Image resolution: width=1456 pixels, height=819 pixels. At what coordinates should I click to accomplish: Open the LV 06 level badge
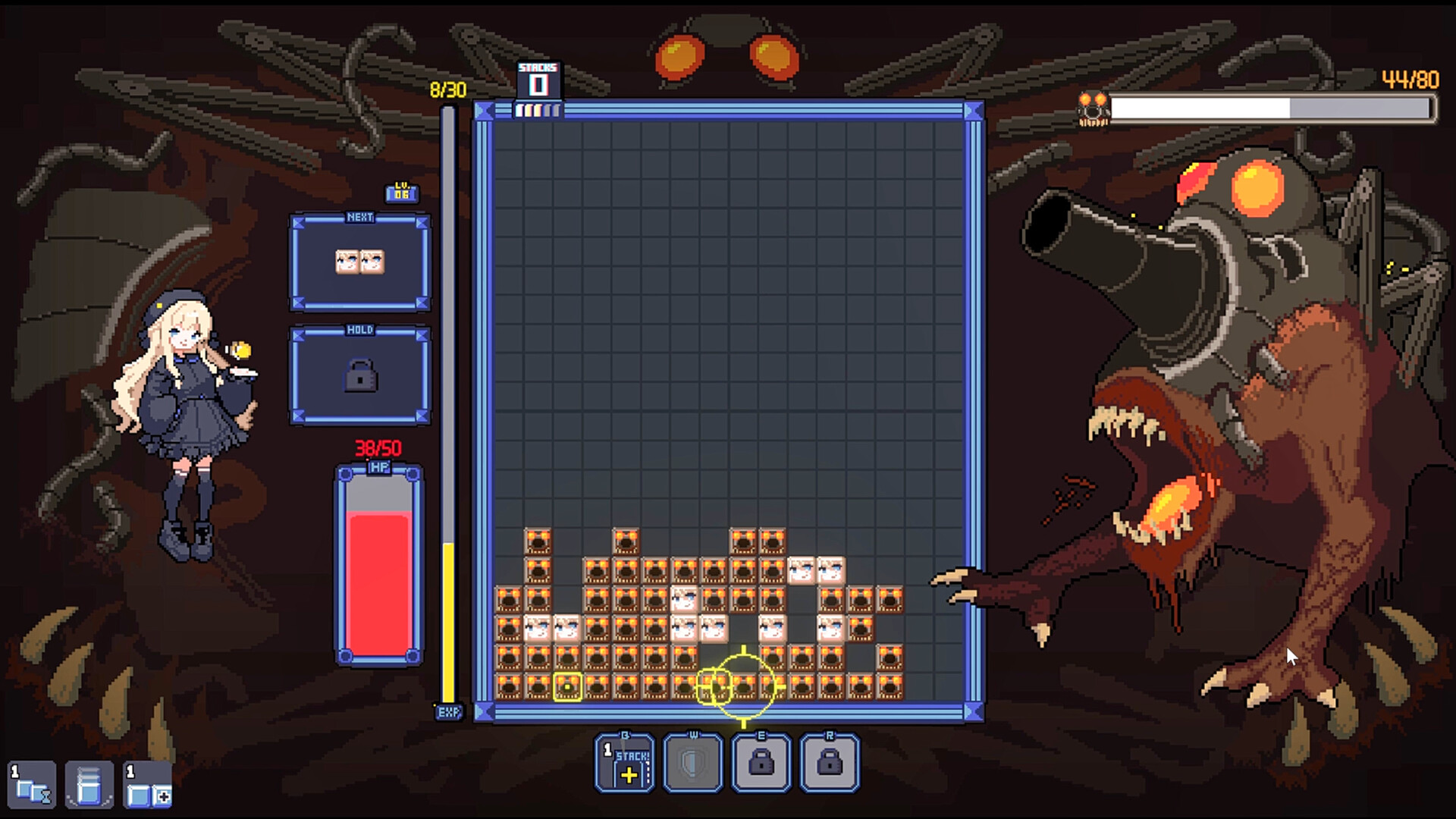click(x=402, y=192)
